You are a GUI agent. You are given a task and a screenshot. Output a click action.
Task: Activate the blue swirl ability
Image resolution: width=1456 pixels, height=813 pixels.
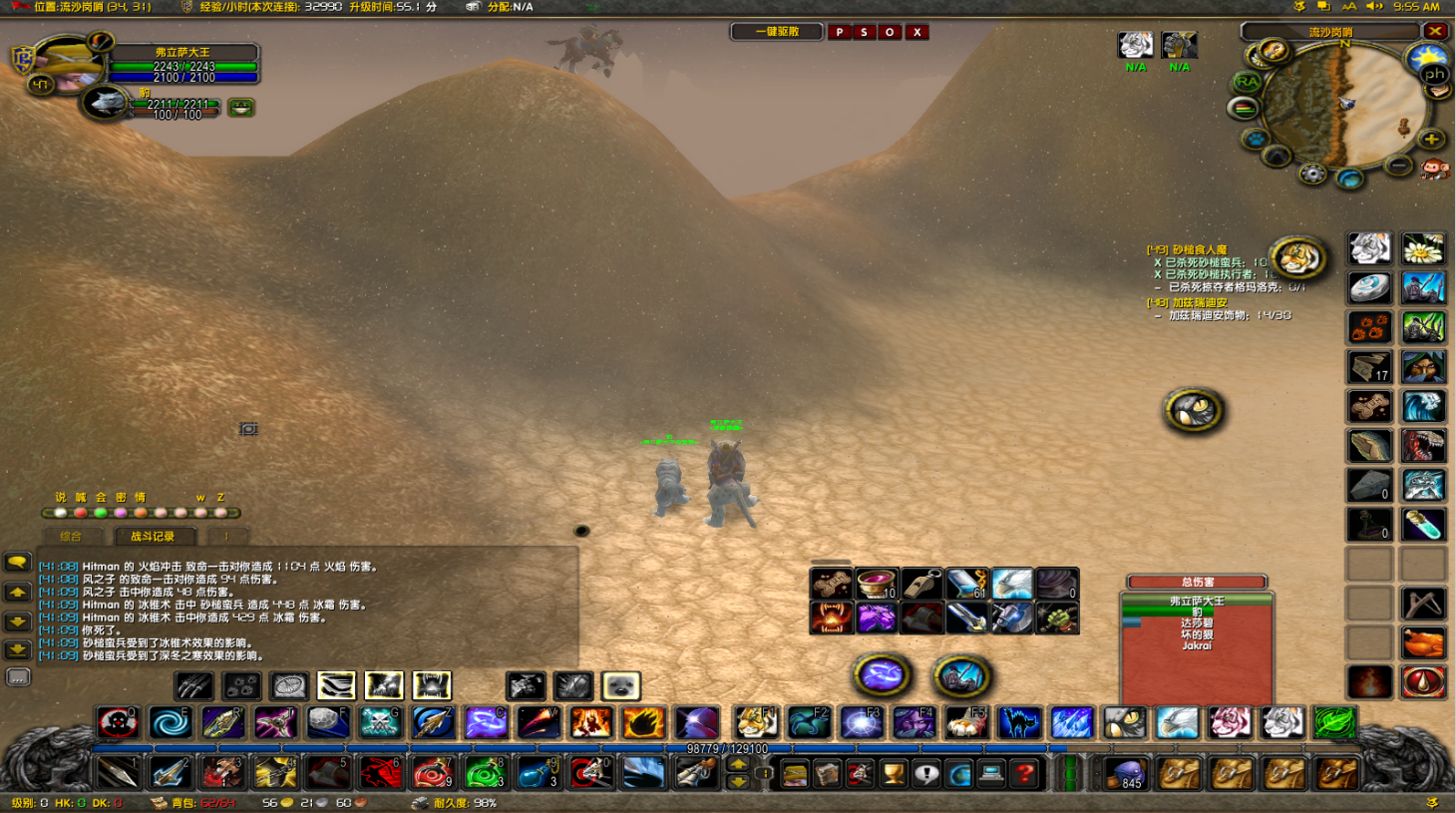coord(170,722)
